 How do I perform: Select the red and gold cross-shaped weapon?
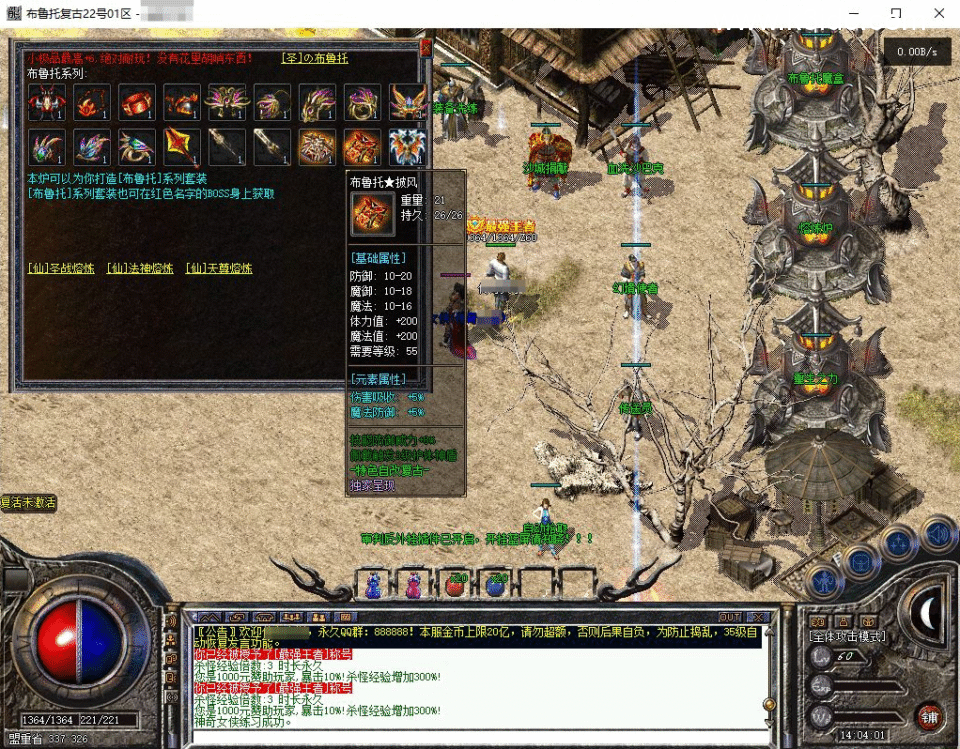tap(181, 147)
